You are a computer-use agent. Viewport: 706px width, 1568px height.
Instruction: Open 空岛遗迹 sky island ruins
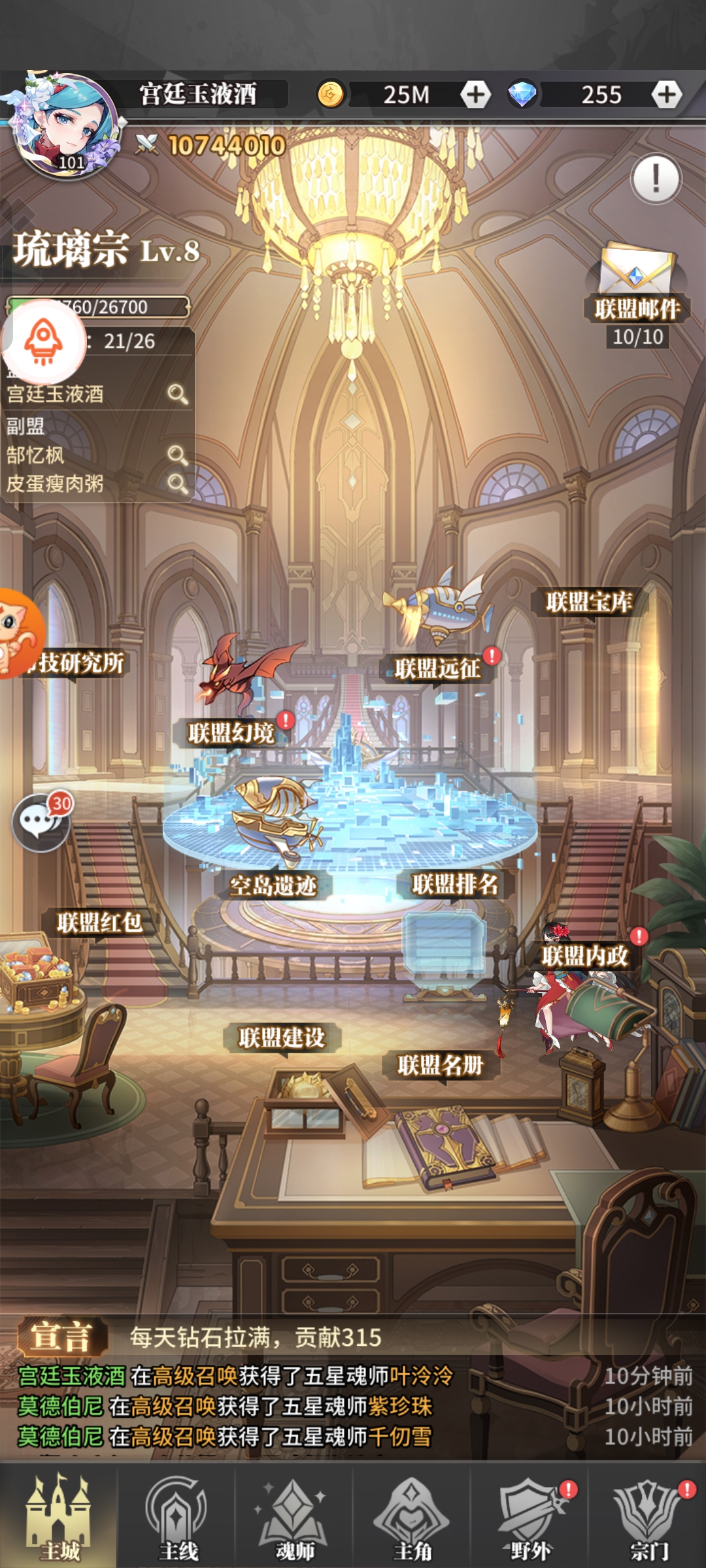tap(273, 886)
